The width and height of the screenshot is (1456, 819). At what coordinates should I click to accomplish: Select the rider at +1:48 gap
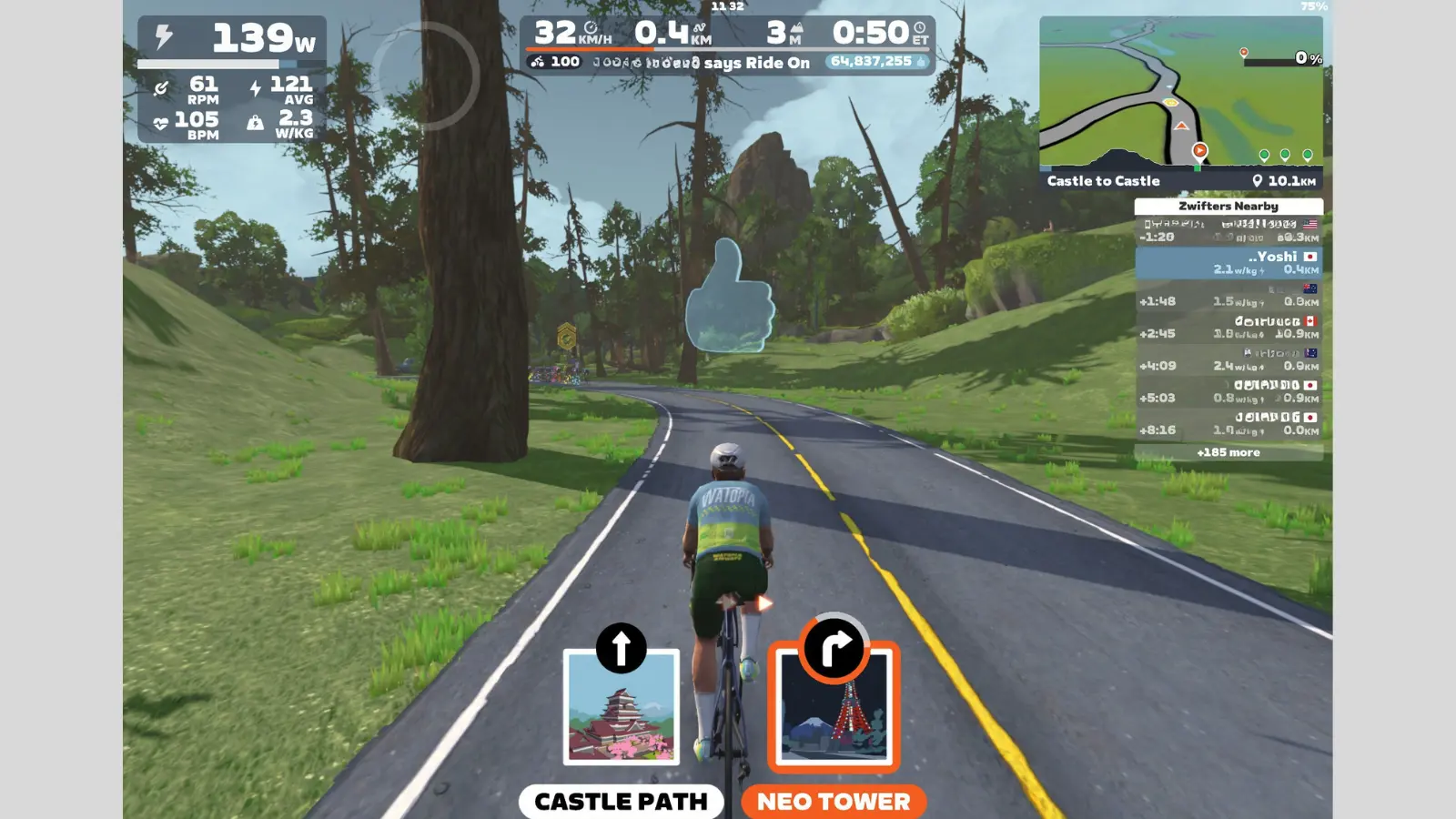pyautogui.click(x=1228, y=296)
